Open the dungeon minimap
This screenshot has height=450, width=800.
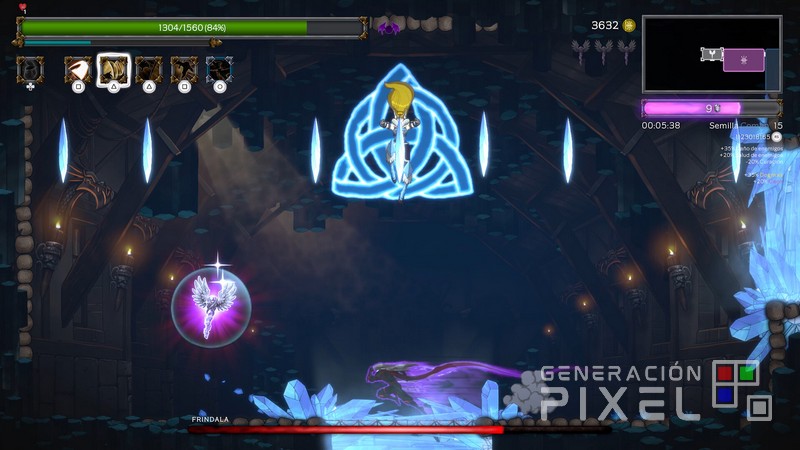coord(711,55)
